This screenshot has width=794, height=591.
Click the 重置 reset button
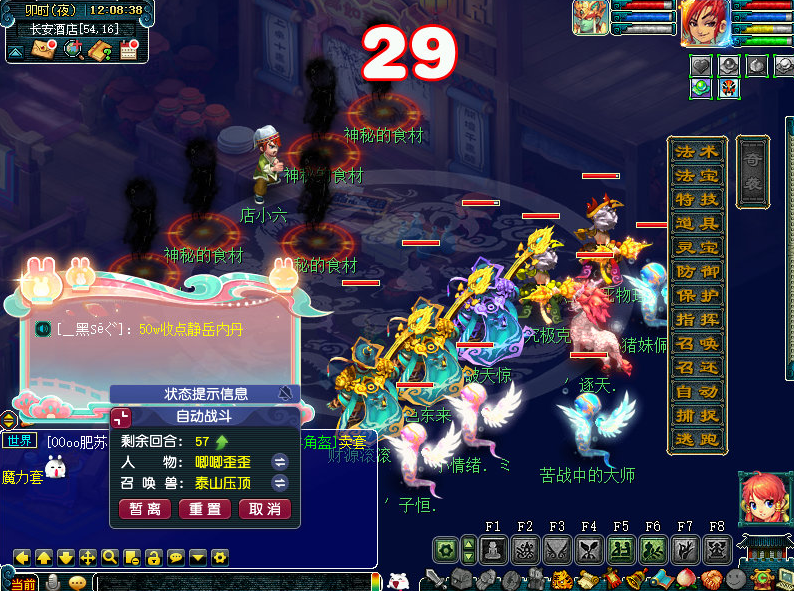coord(205,509)
